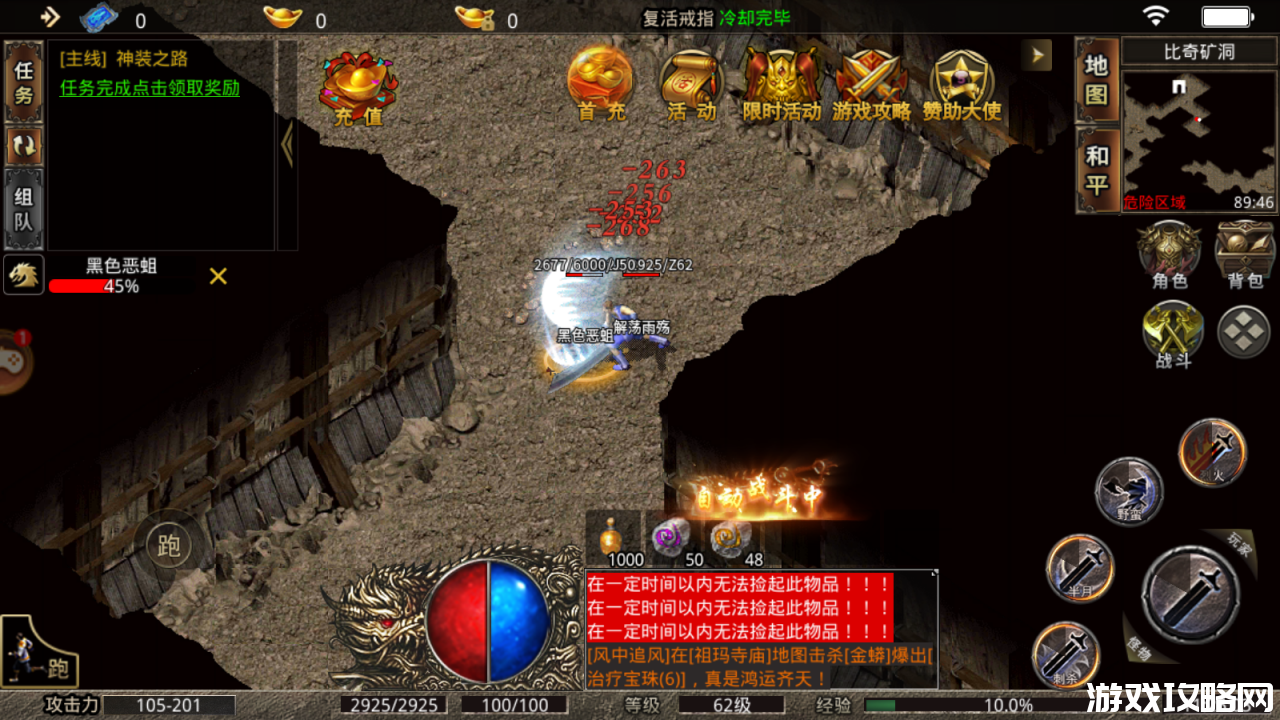The width and height of the screenshot is (1280, 720).
Task: Toggle the 和平 peace attack mode
Action: (x=1097, y=170)
